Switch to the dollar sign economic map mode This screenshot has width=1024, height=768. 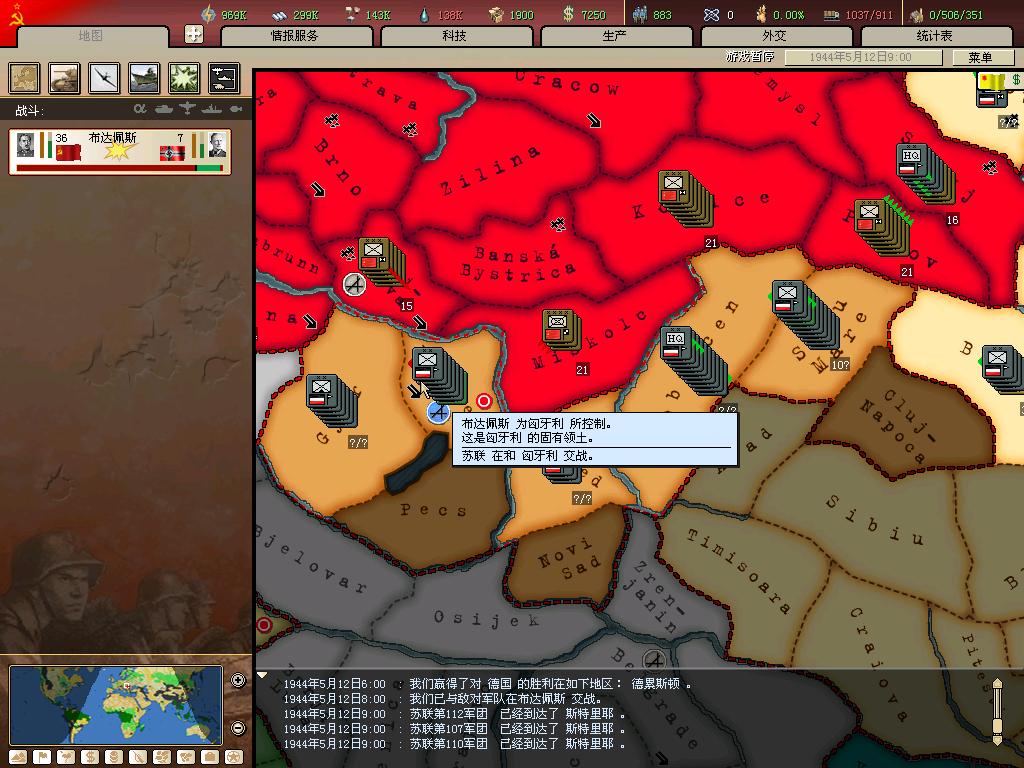(x=90, y=756)
